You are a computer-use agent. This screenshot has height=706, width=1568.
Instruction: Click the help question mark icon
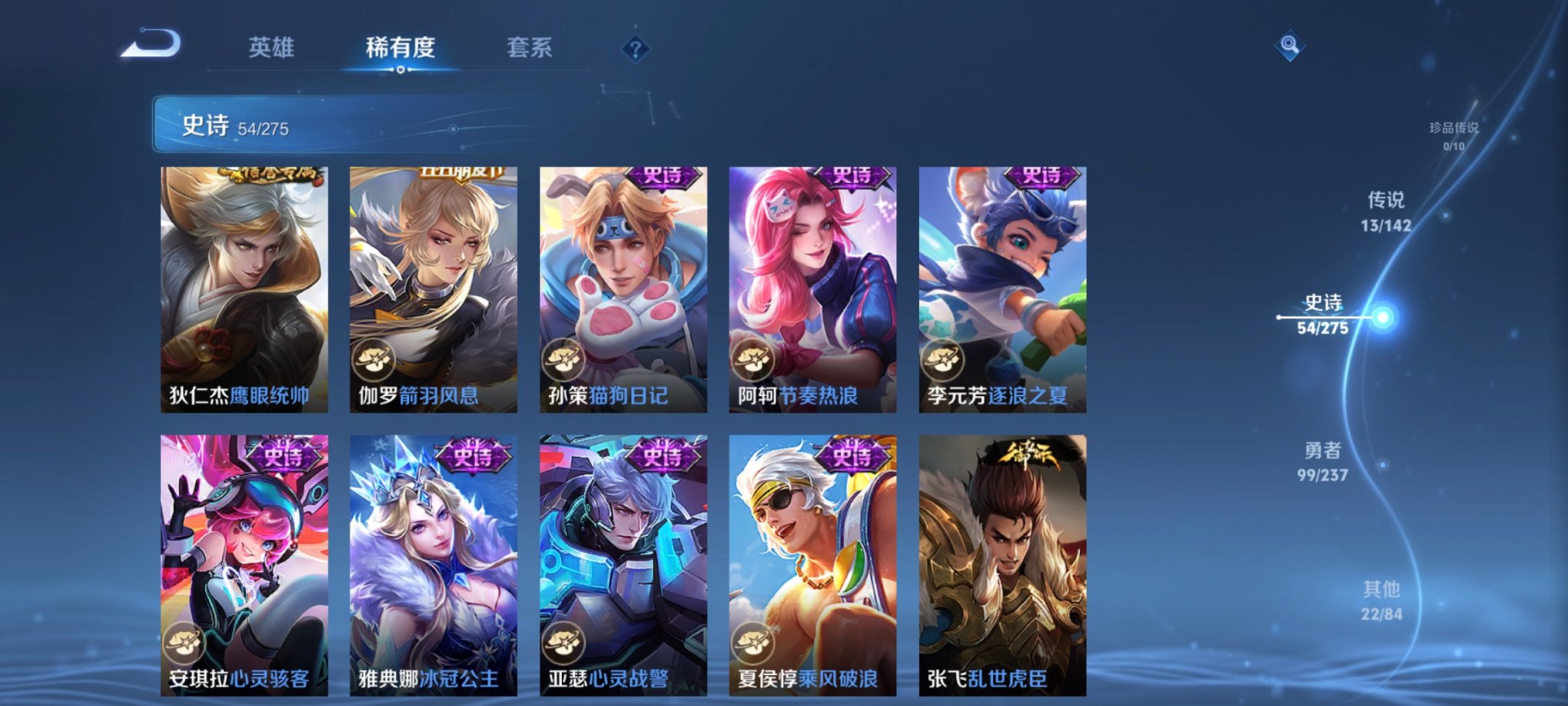[x=635, y=49]
